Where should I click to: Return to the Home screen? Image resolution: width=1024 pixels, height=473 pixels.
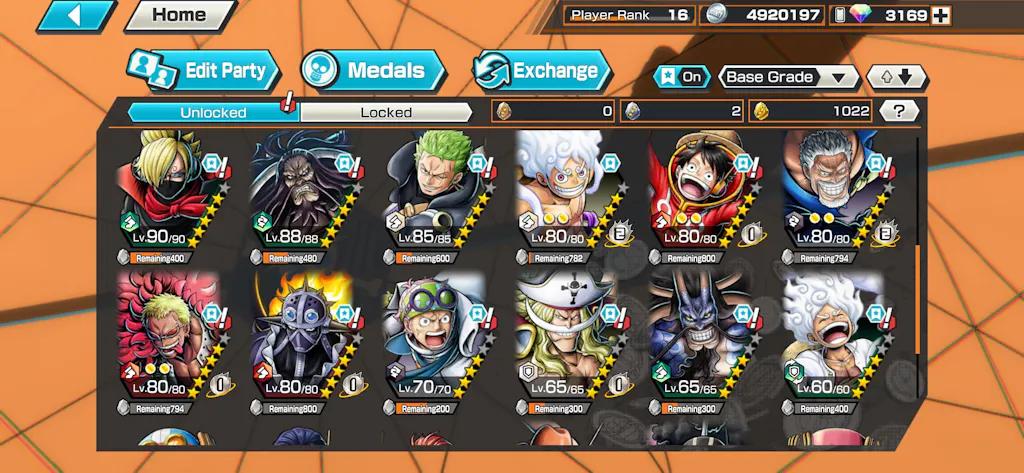(179, 15)
